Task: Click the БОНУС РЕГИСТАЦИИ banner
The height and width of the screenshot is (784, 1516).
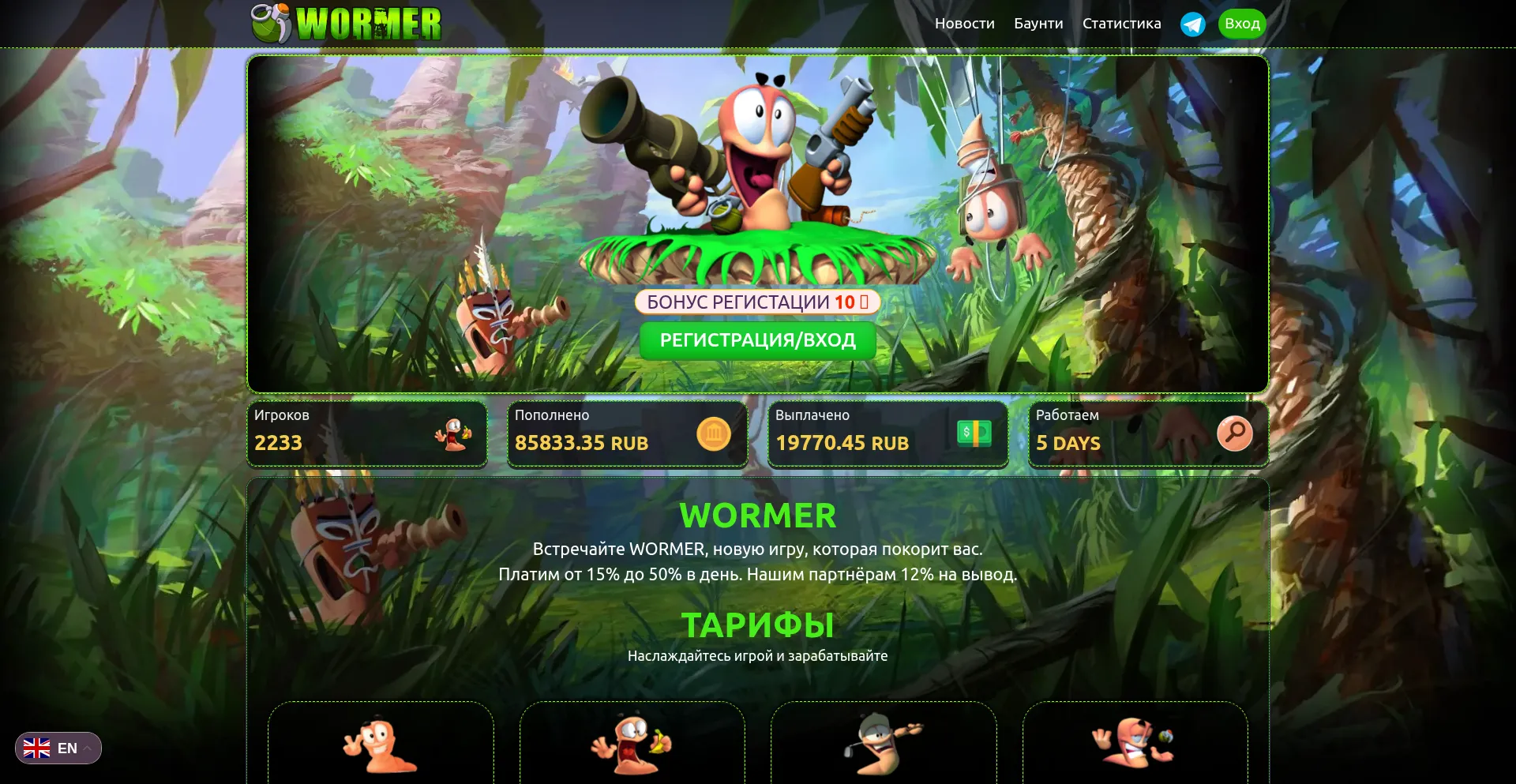Action: [x=757, y=302]
